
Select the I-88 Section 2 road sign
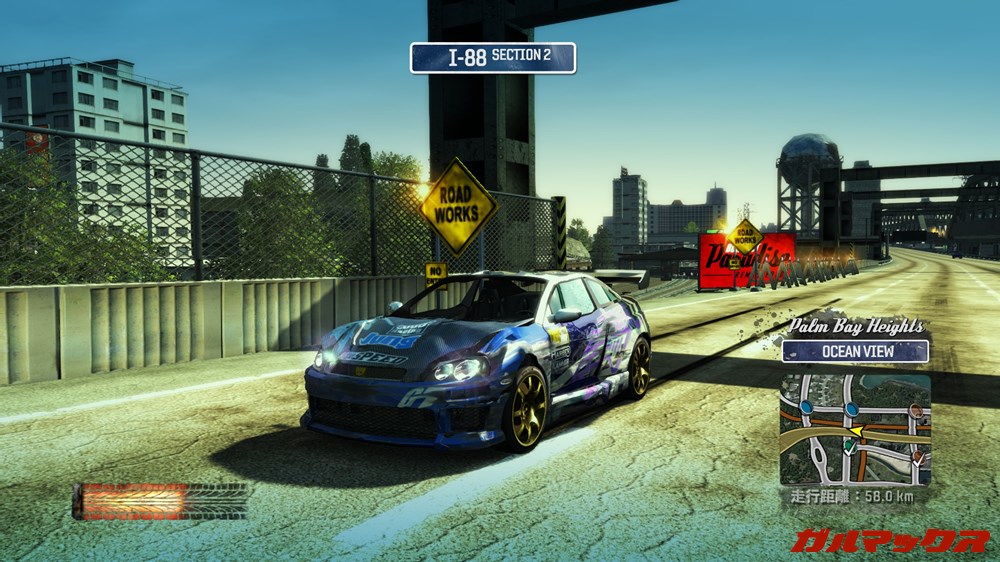coord(493,57)
